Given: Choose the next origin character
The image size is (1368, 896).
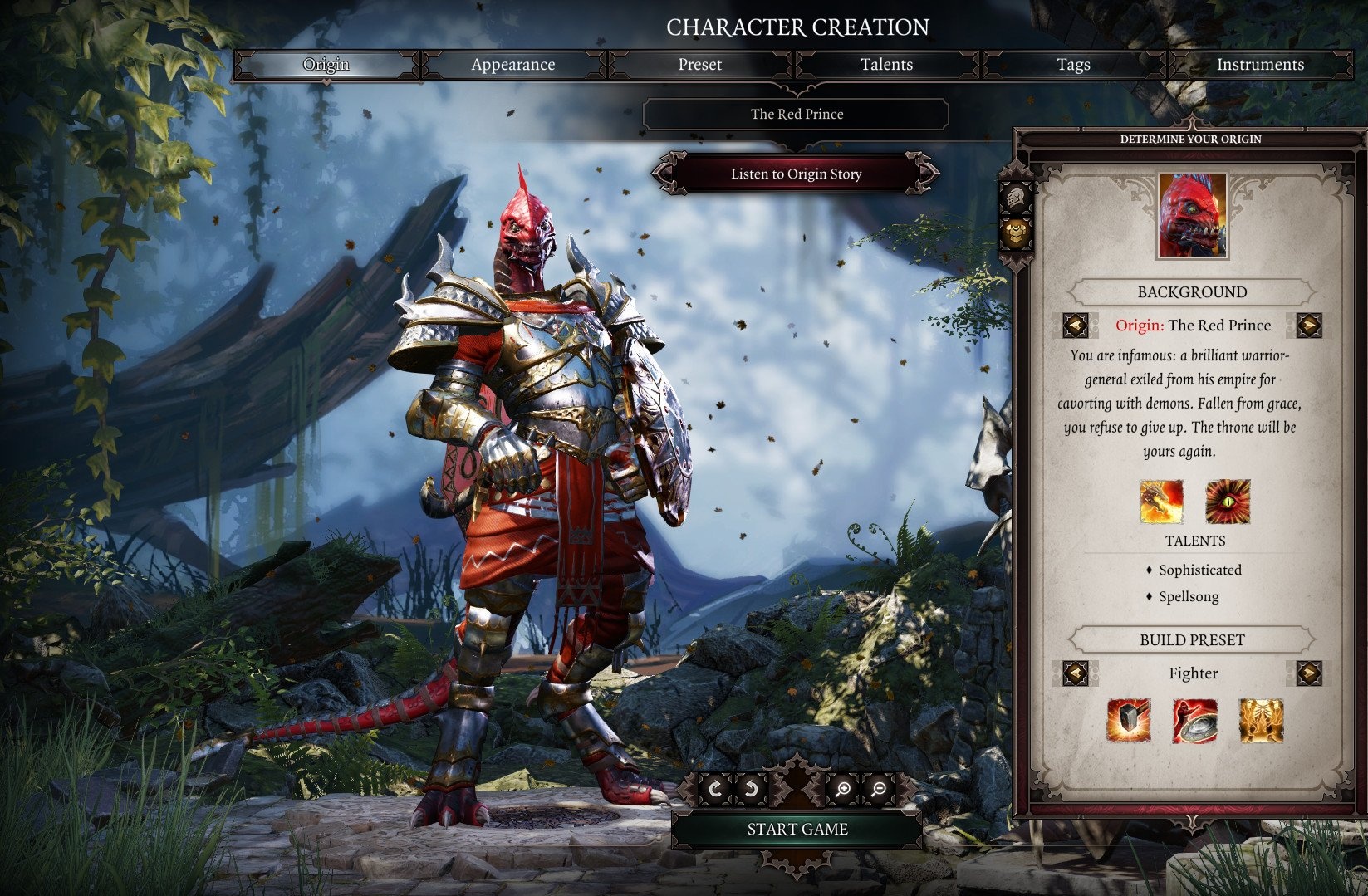Looking at the screenshot, I should pyautogui.click(x=1308, y=326).
